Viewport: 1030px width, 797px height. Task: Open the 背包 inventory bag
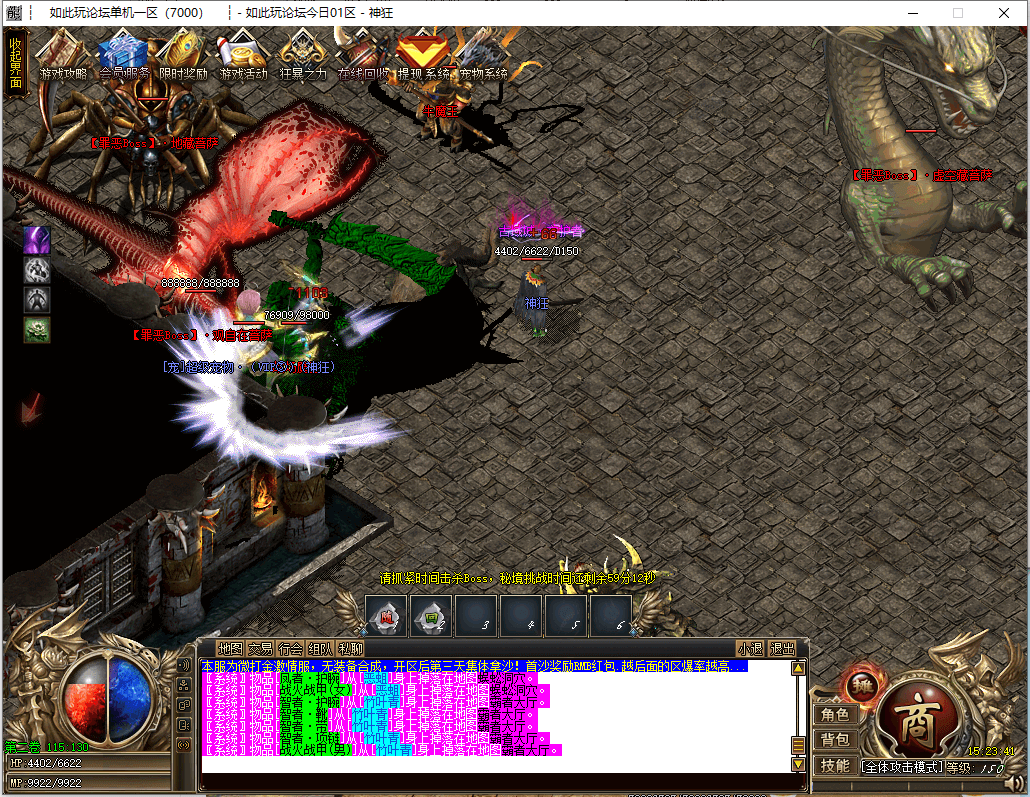pyautogui.click(x=835, y=740)
